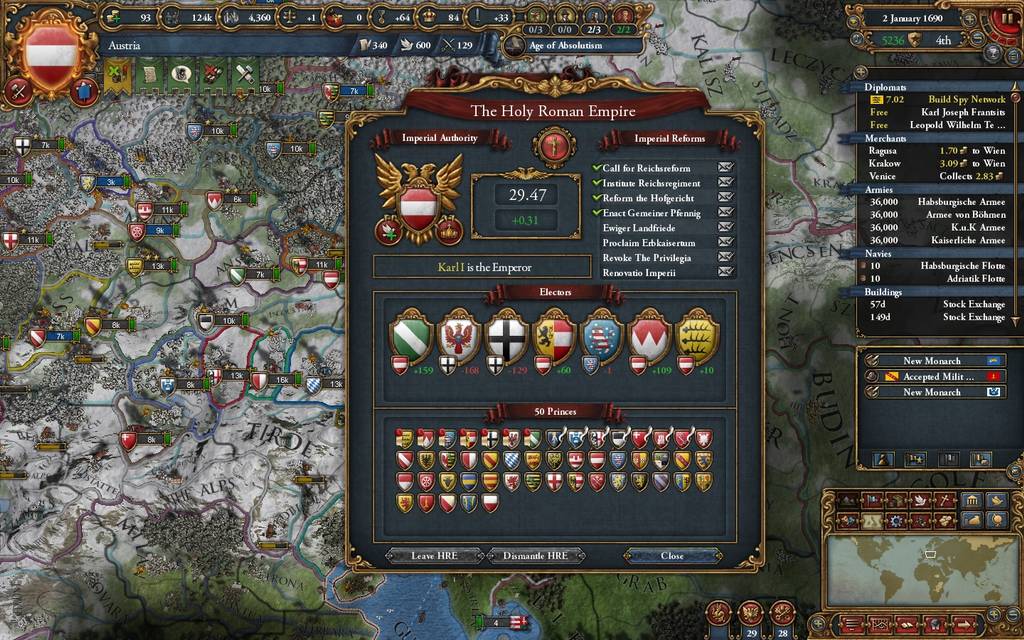Viewport: 1024px width, 640px height.
Task: Select the Adriatik Flotte navy entry
Action: click(x=938, y=279)
